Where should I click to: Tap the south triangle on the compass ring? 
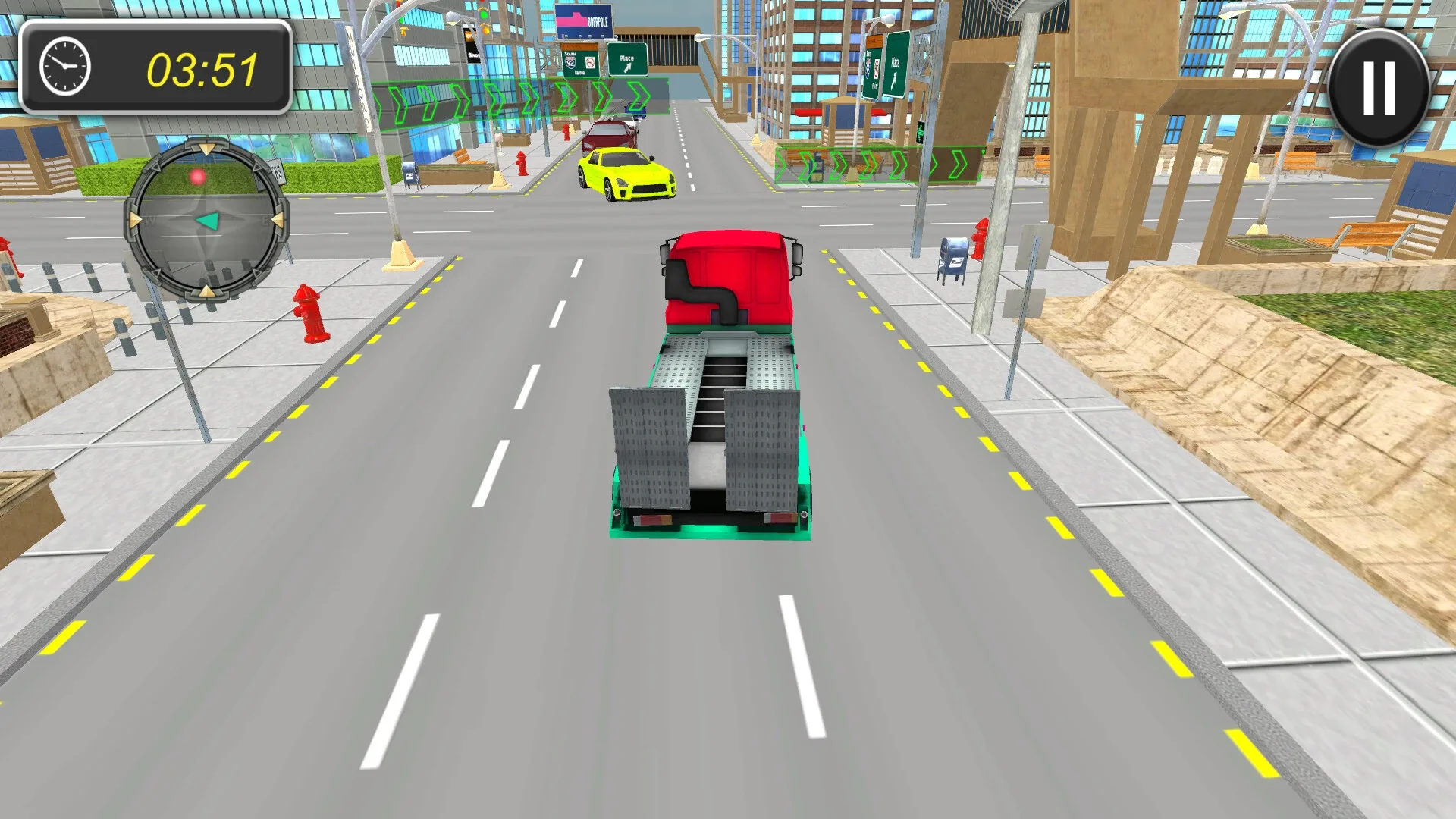pos(206,290)
